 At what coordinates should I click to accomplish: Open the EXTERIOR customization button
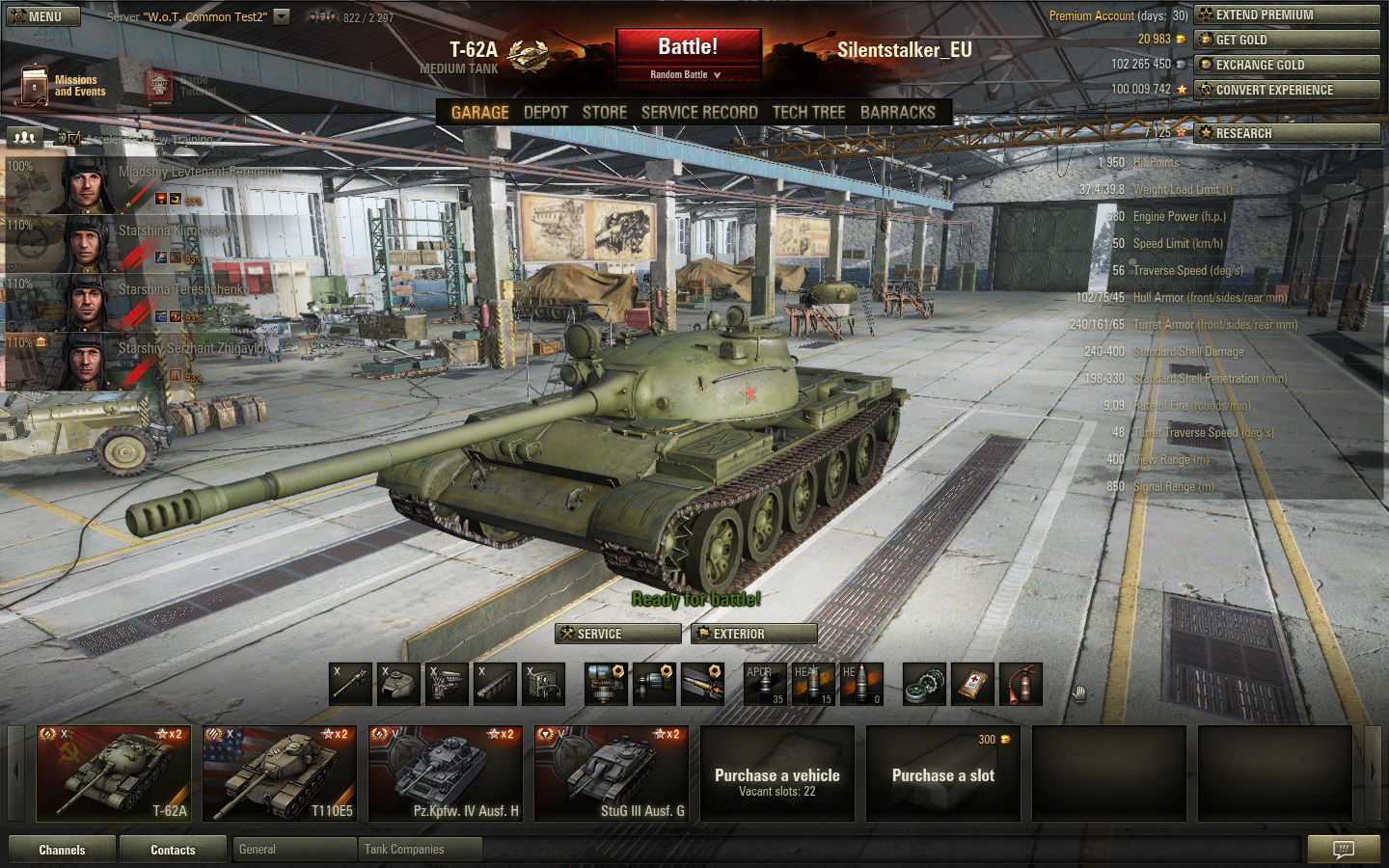click(x=754, y=634)
